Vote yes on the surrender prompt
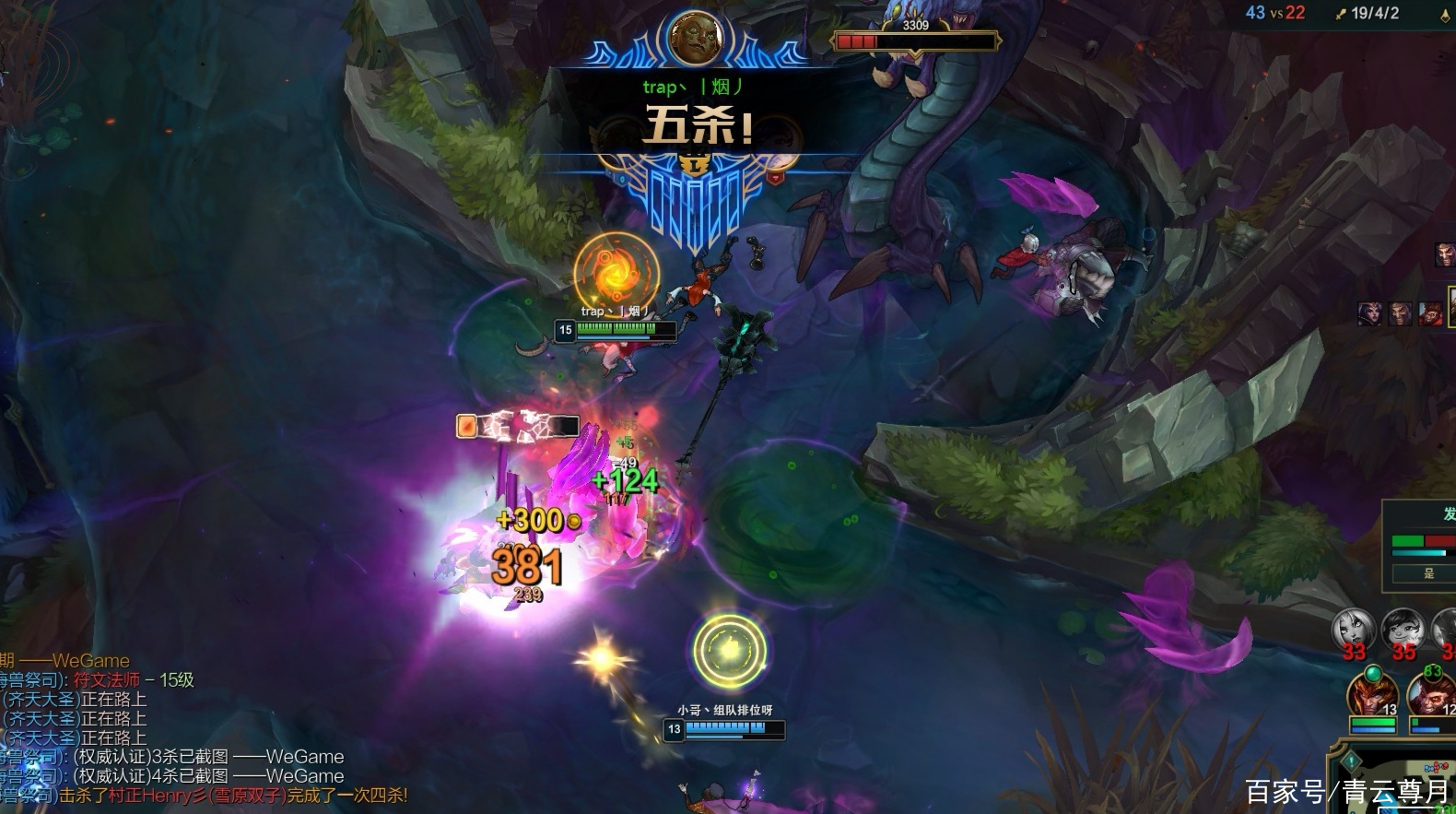Viewport: 1456px width, 814px height. (x=1428, y=573)
